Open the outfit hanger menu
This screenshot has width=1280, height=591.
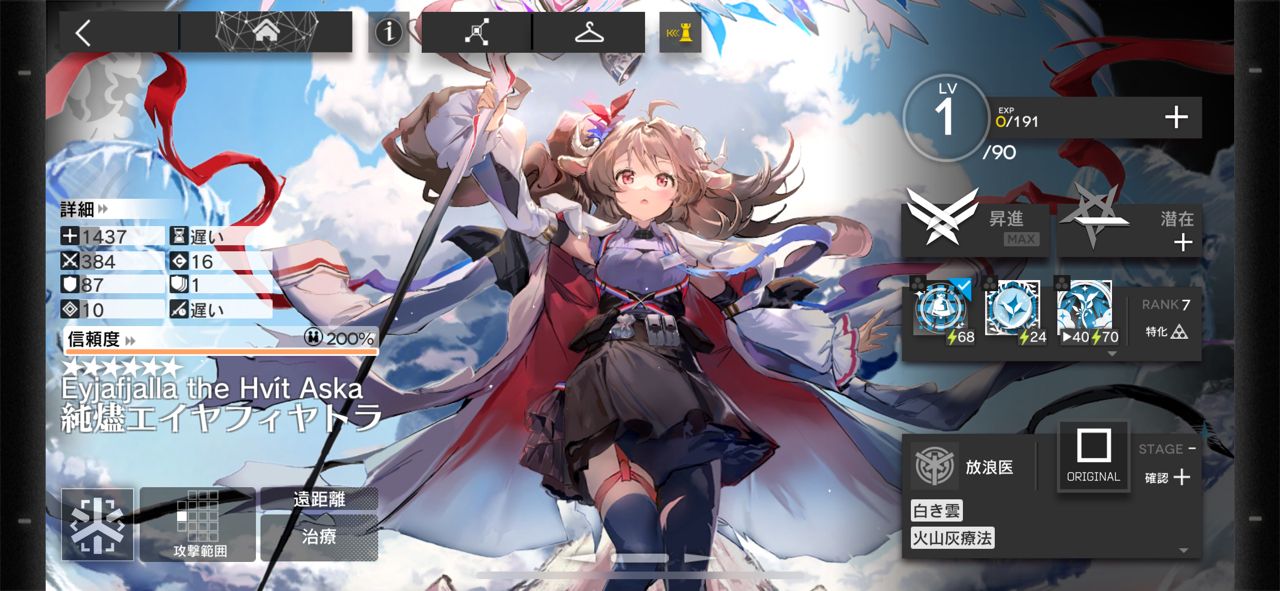point(588,33)
